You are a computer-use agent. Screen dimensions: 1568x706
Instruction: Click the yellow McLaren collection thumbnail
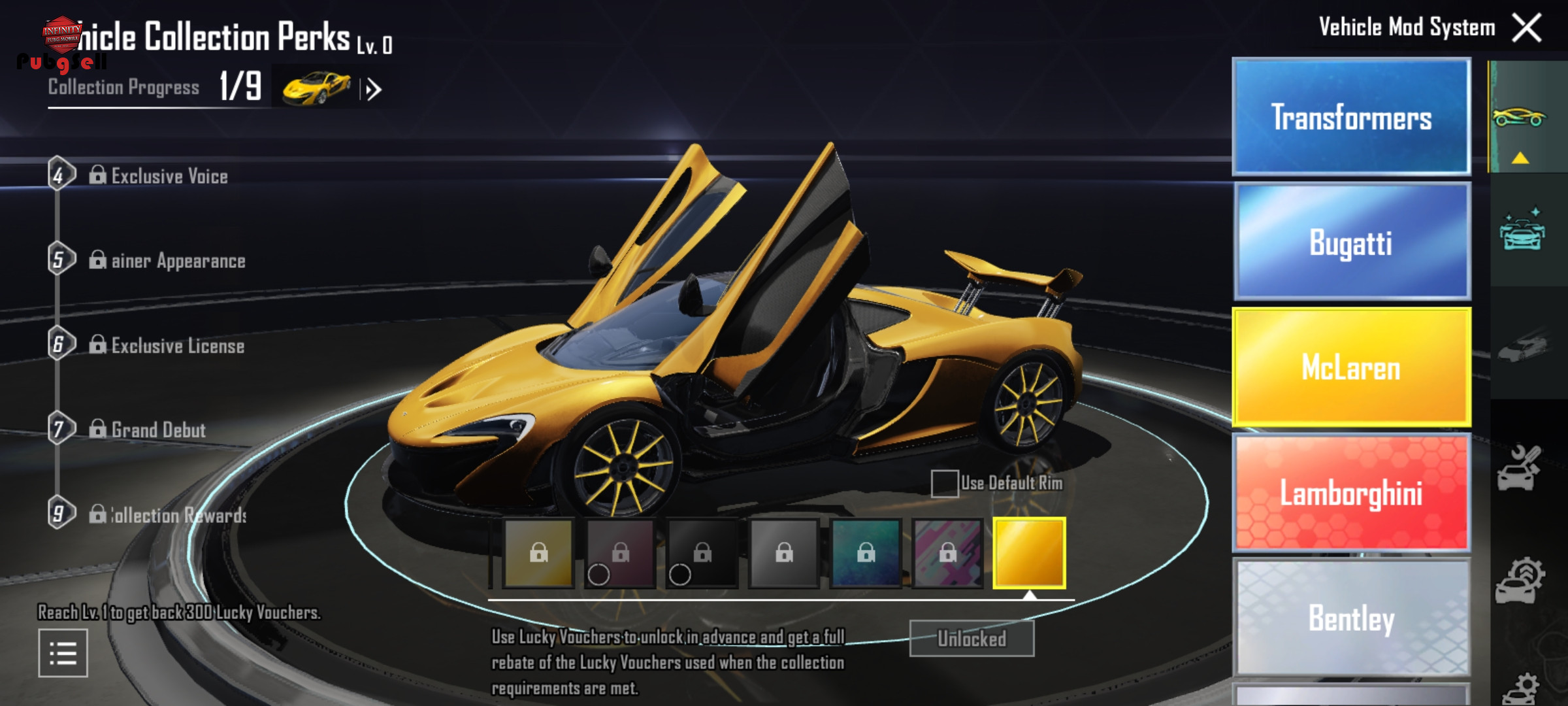point(316,88)
